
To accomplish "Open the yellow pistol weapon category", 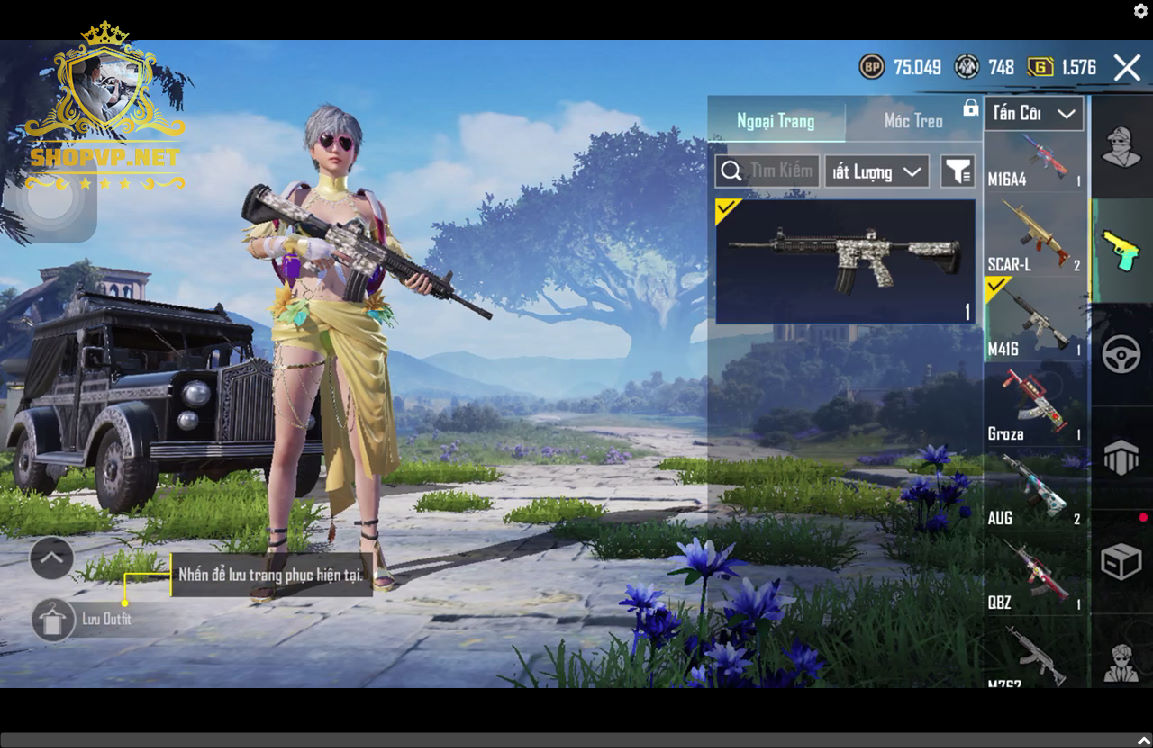I will coord(1121,250).
